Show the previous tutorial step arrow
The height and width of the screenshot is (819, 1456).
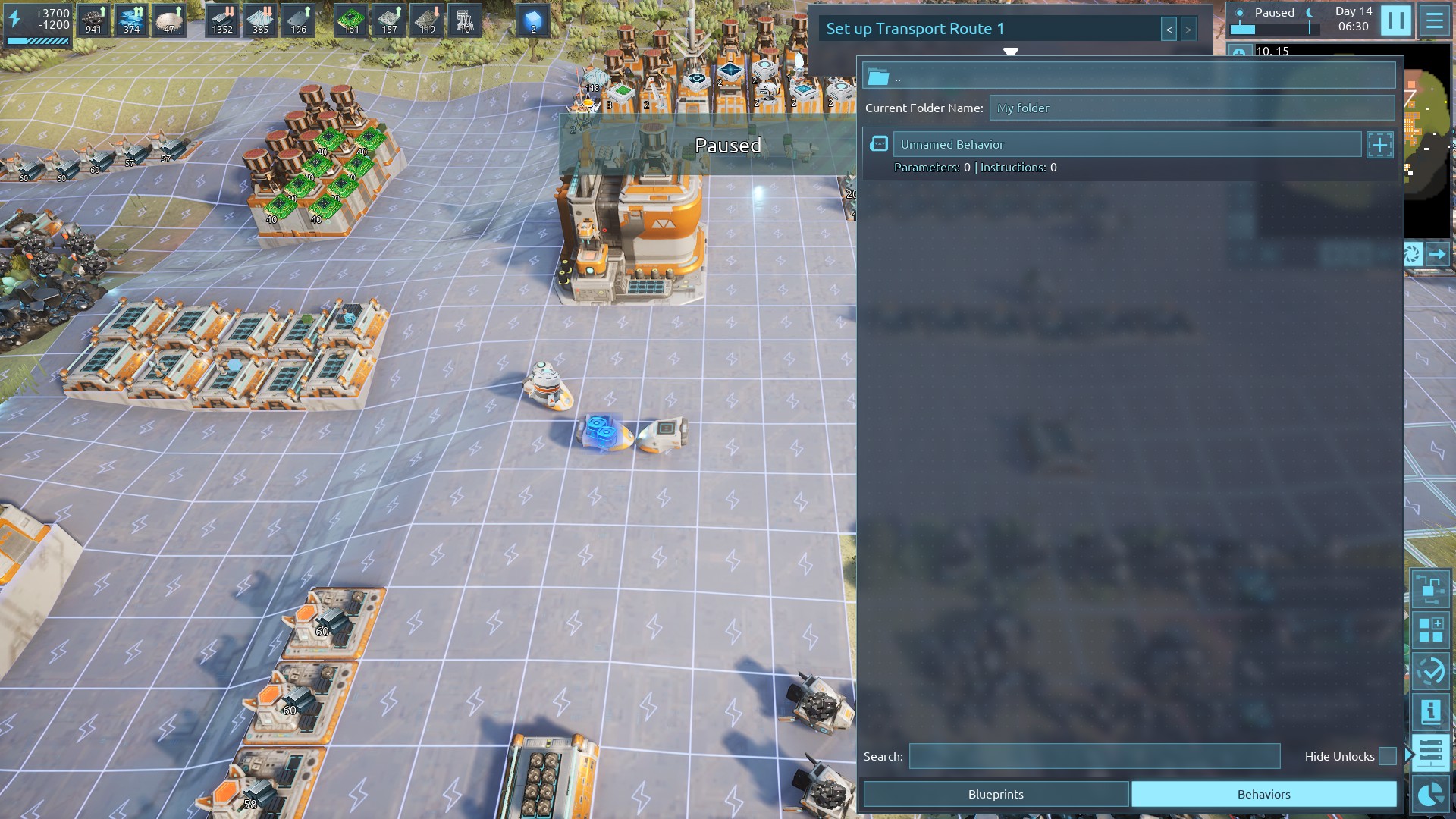(1169, 30)
